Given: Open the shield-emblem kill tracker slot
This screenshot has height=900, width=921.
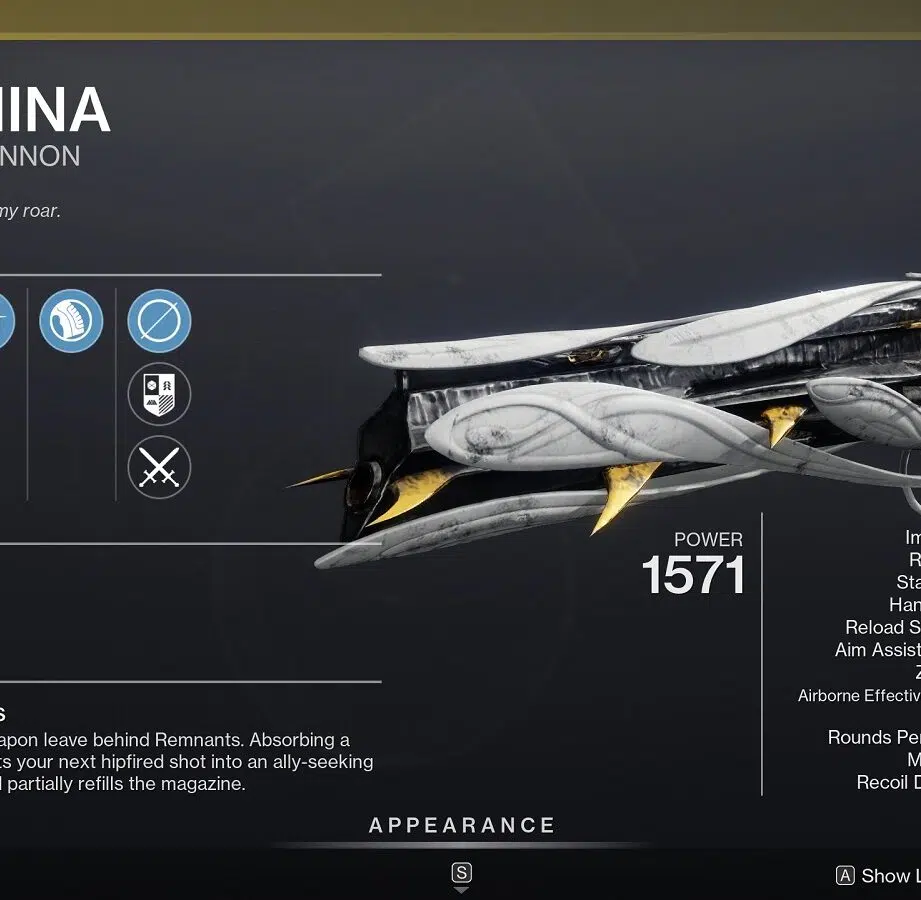Looking at the screenshot, I should [159, 394].
